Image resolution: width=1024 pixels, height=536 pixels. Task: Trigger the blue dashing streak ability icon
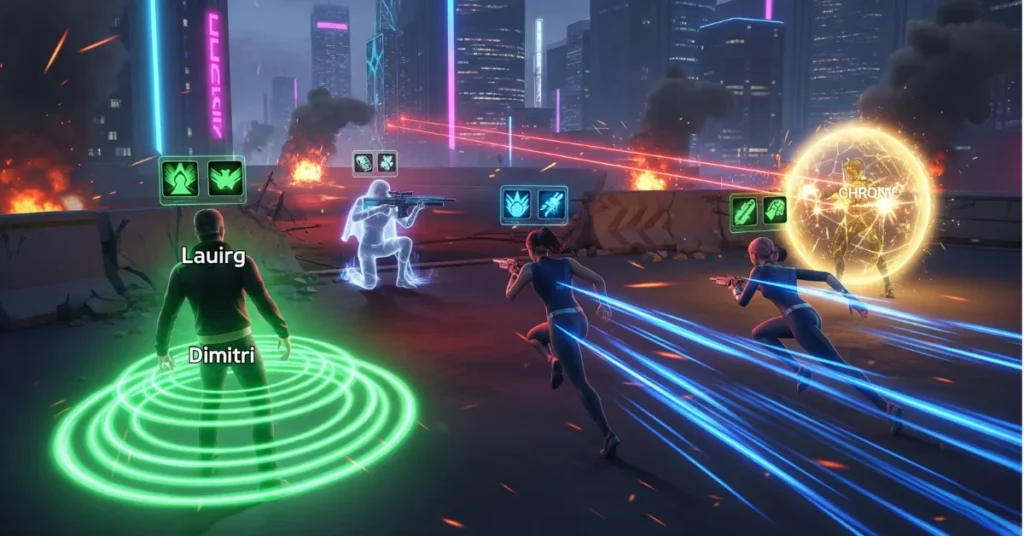click(x=551, y=205)
